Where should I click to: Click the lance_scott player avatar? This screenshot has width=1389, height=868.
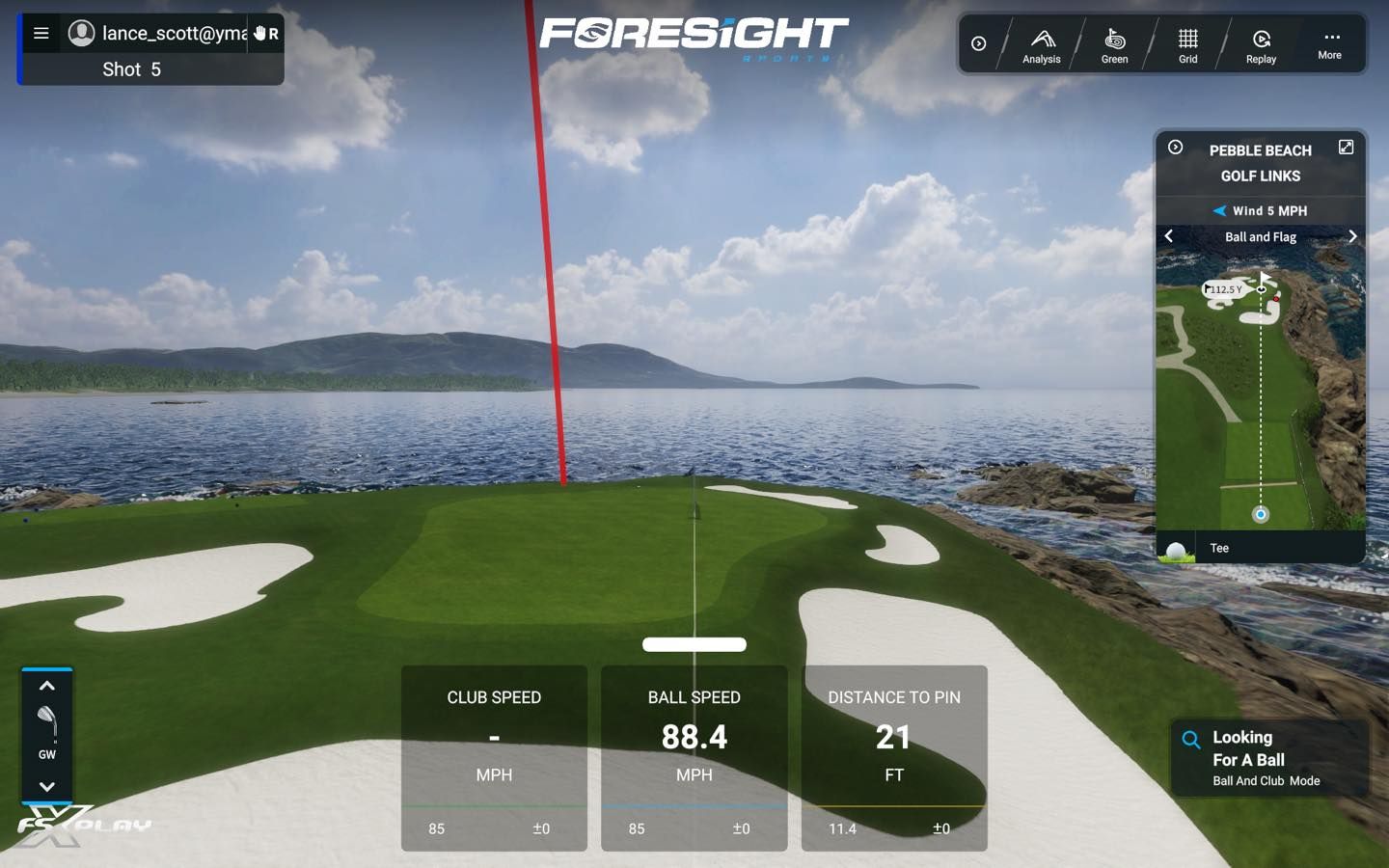[81, 32]
